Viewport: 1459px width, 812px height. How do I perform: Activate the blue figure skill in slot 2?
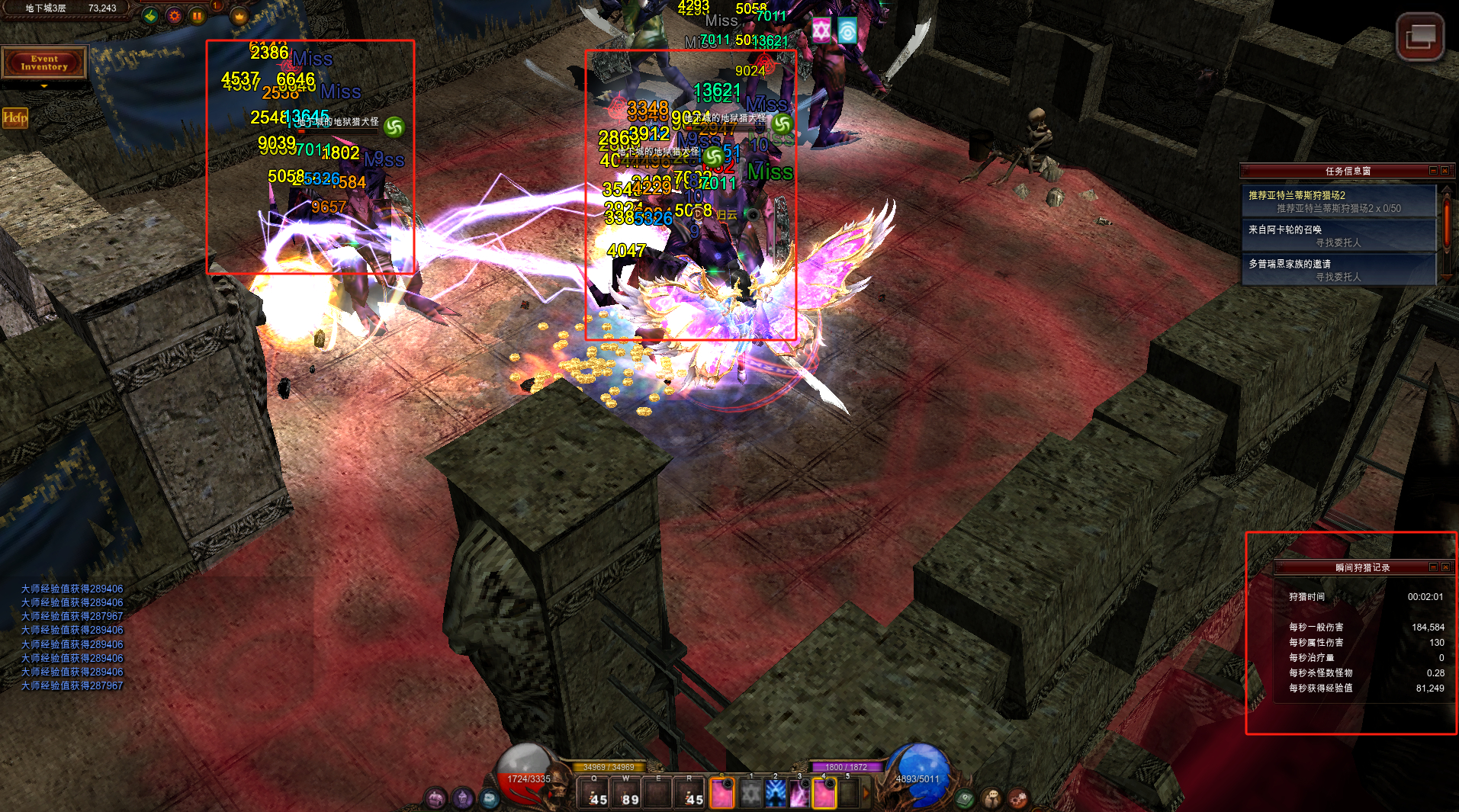click(776, 794)
